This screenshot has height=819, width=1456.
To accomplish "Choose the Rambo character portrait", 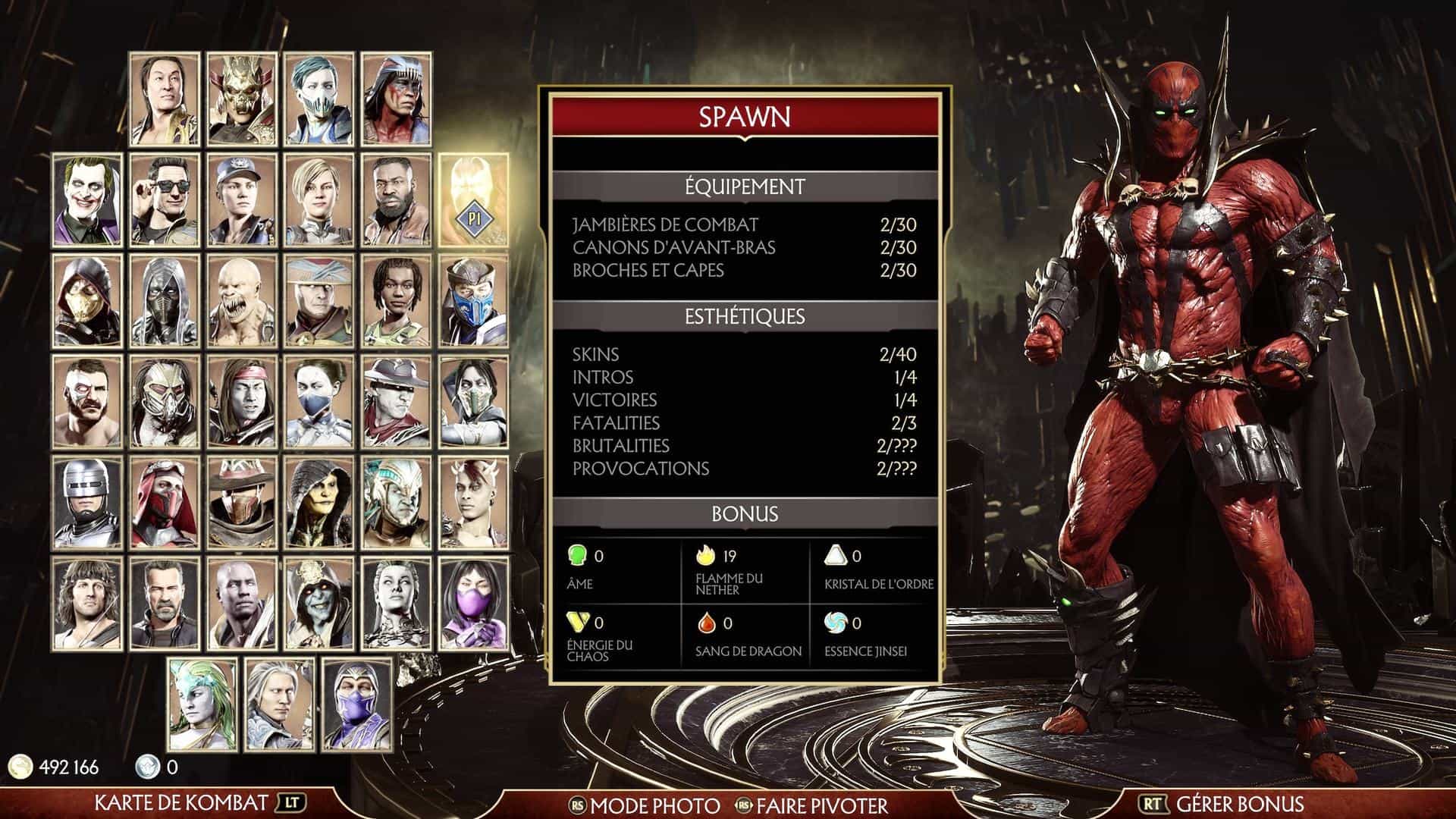I will point(87,604).
